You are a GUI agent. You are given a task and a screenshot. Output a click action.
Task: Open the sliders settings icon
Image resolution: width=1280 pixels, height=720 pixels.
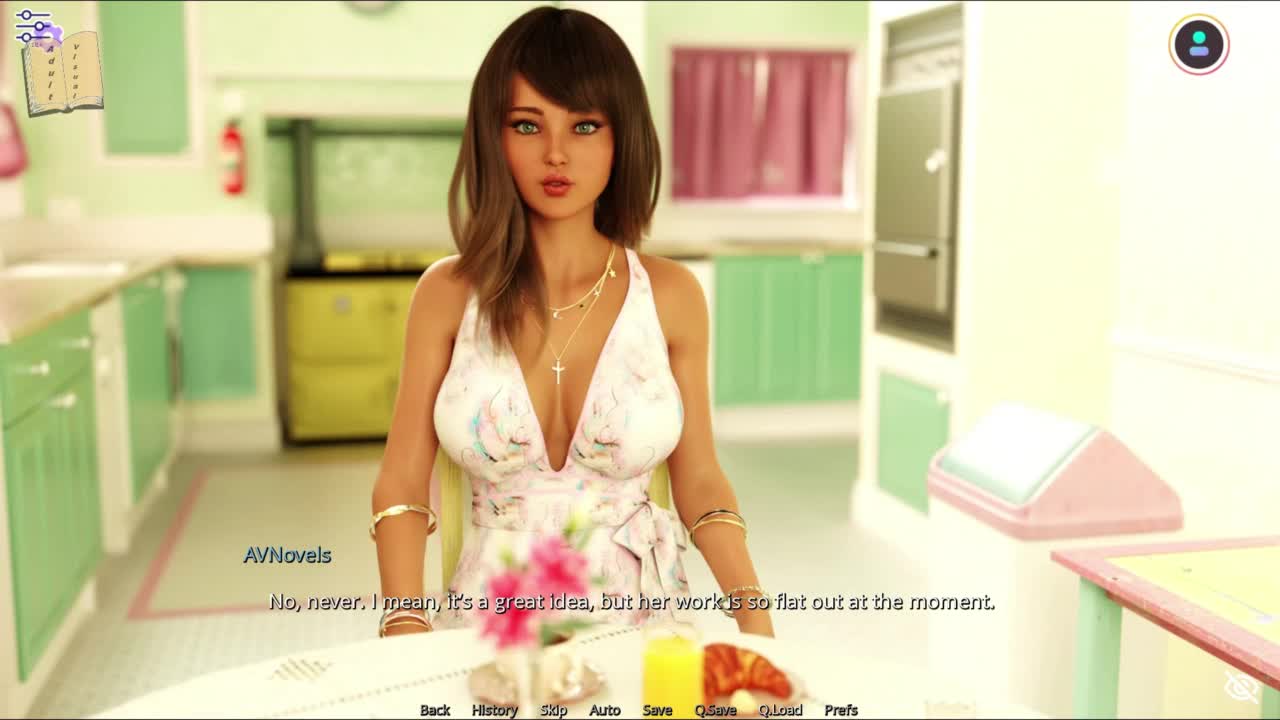pyautogui.click(x=32, y=26)
